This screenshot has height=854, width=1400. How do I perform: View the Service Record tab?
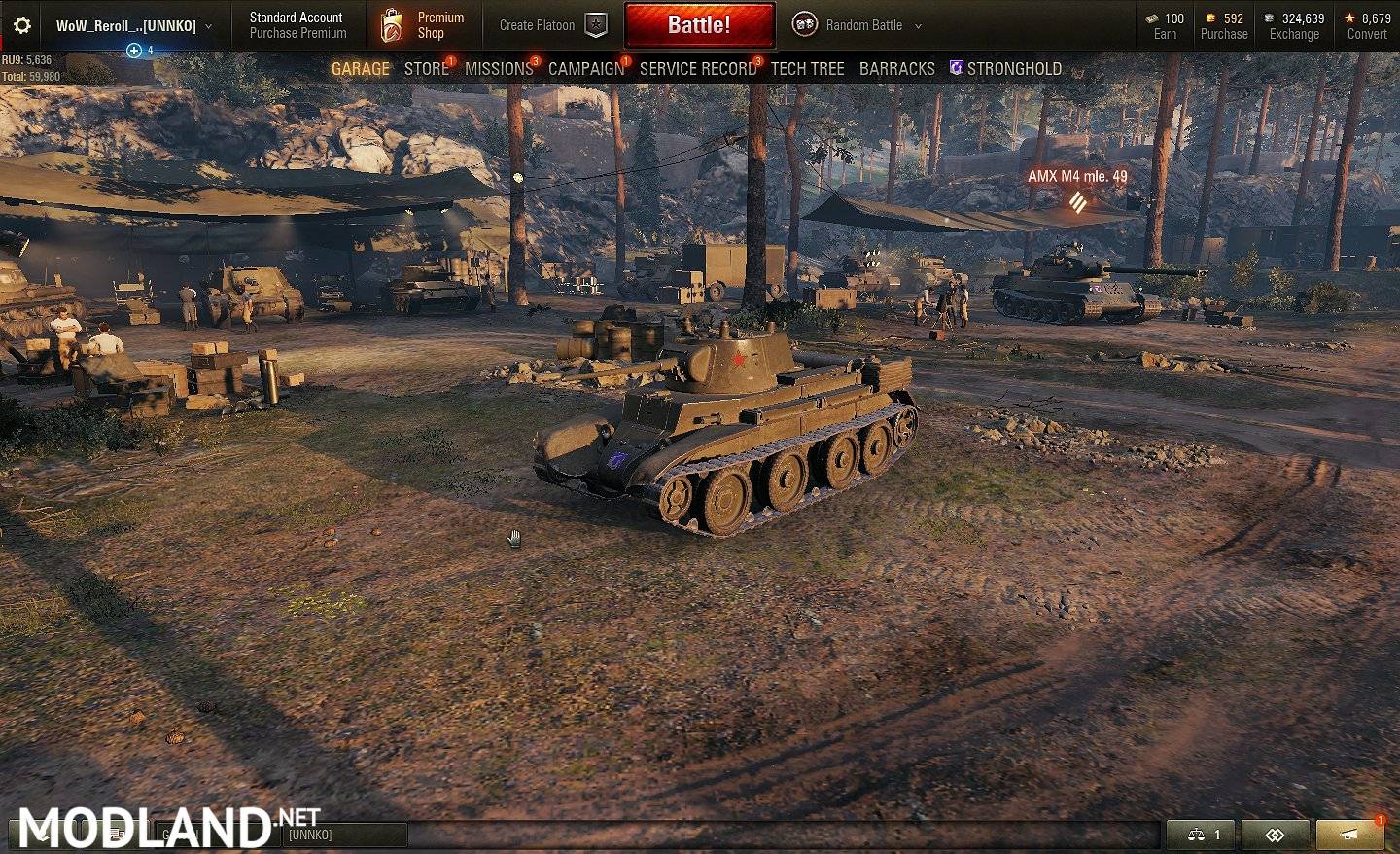pyautogui.click(x=697, y=69)
